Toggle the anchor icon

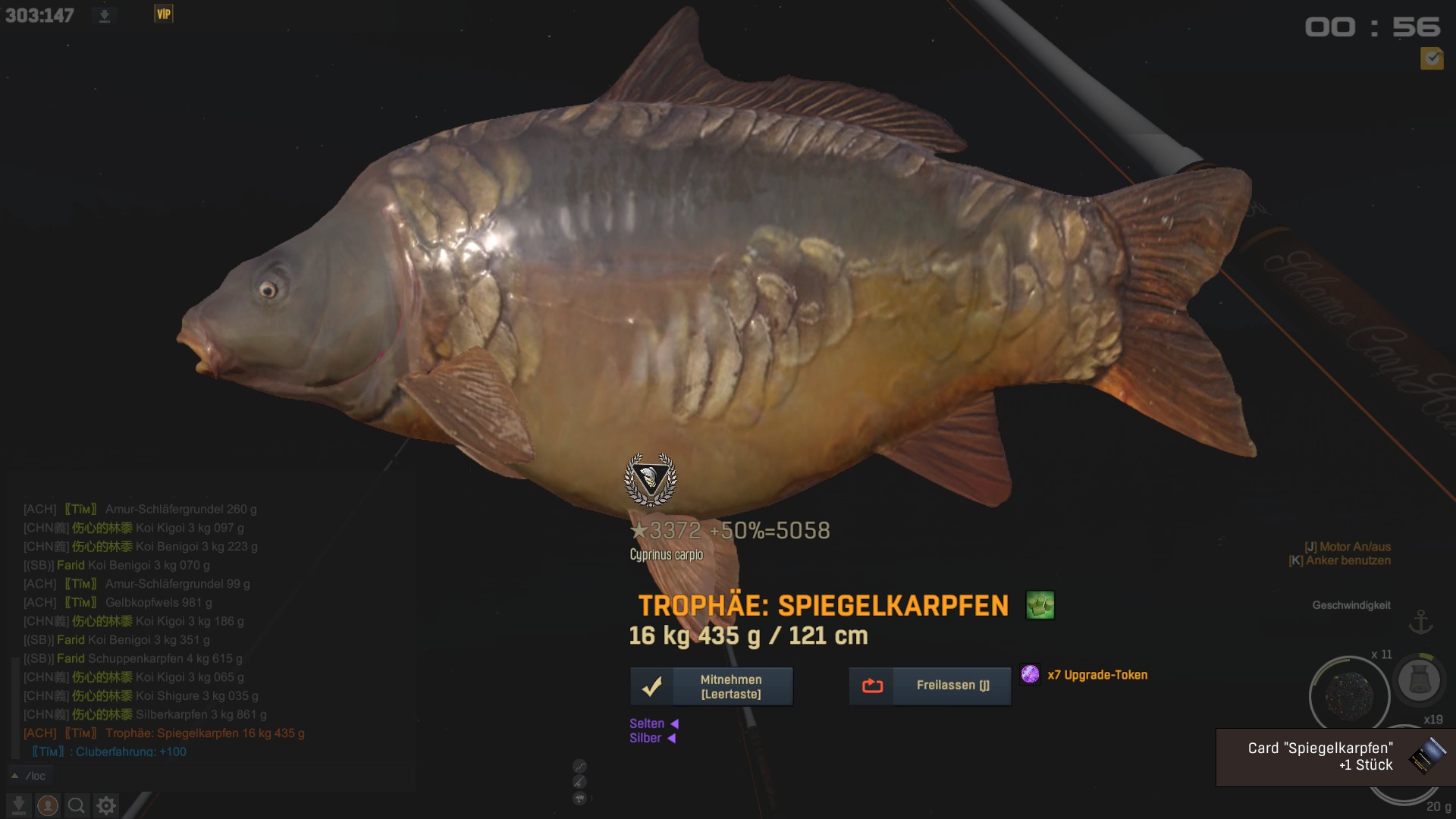point(1420,622)
